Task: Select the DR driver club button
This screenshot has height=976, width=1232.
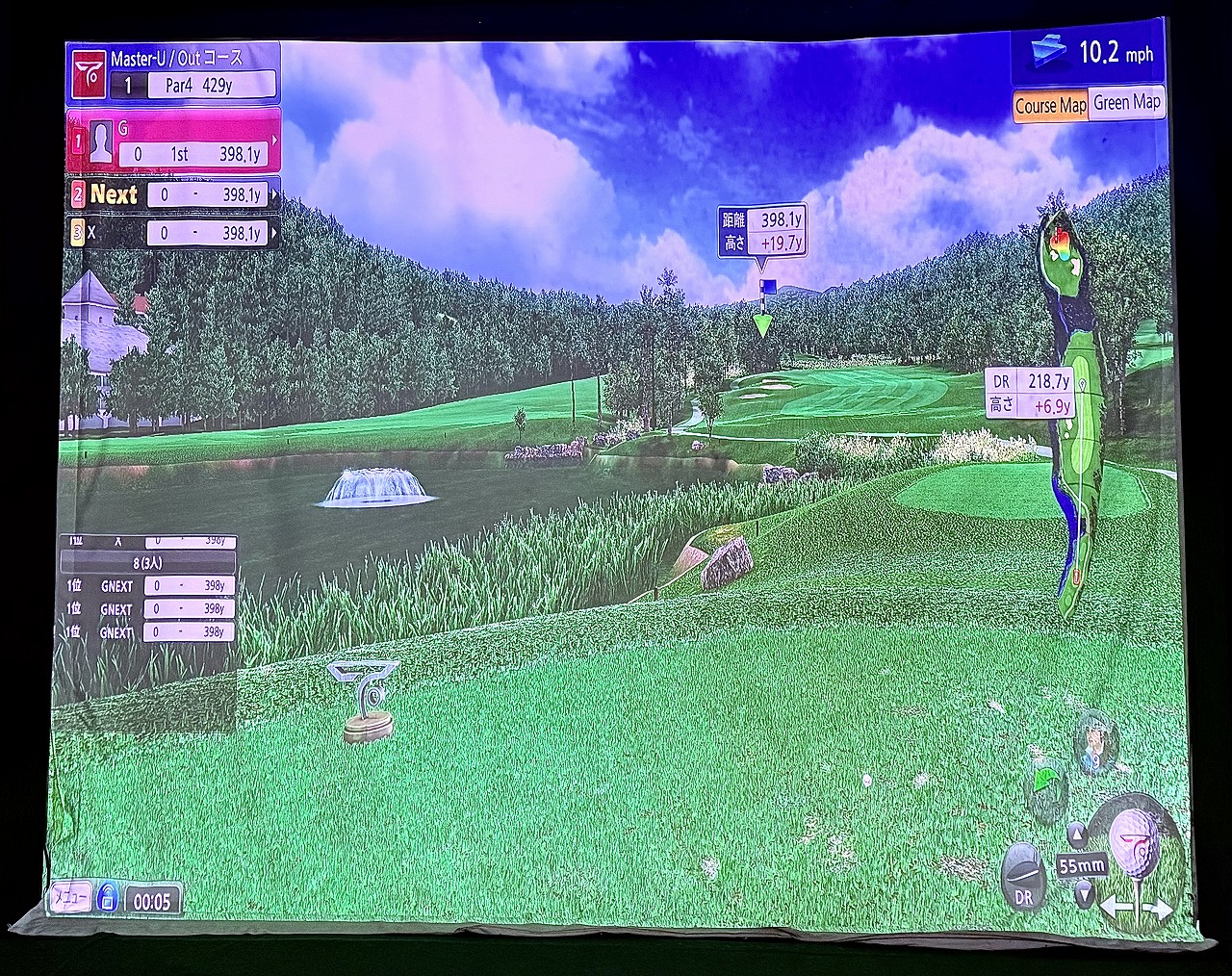Action: (x=1023, y=875)
